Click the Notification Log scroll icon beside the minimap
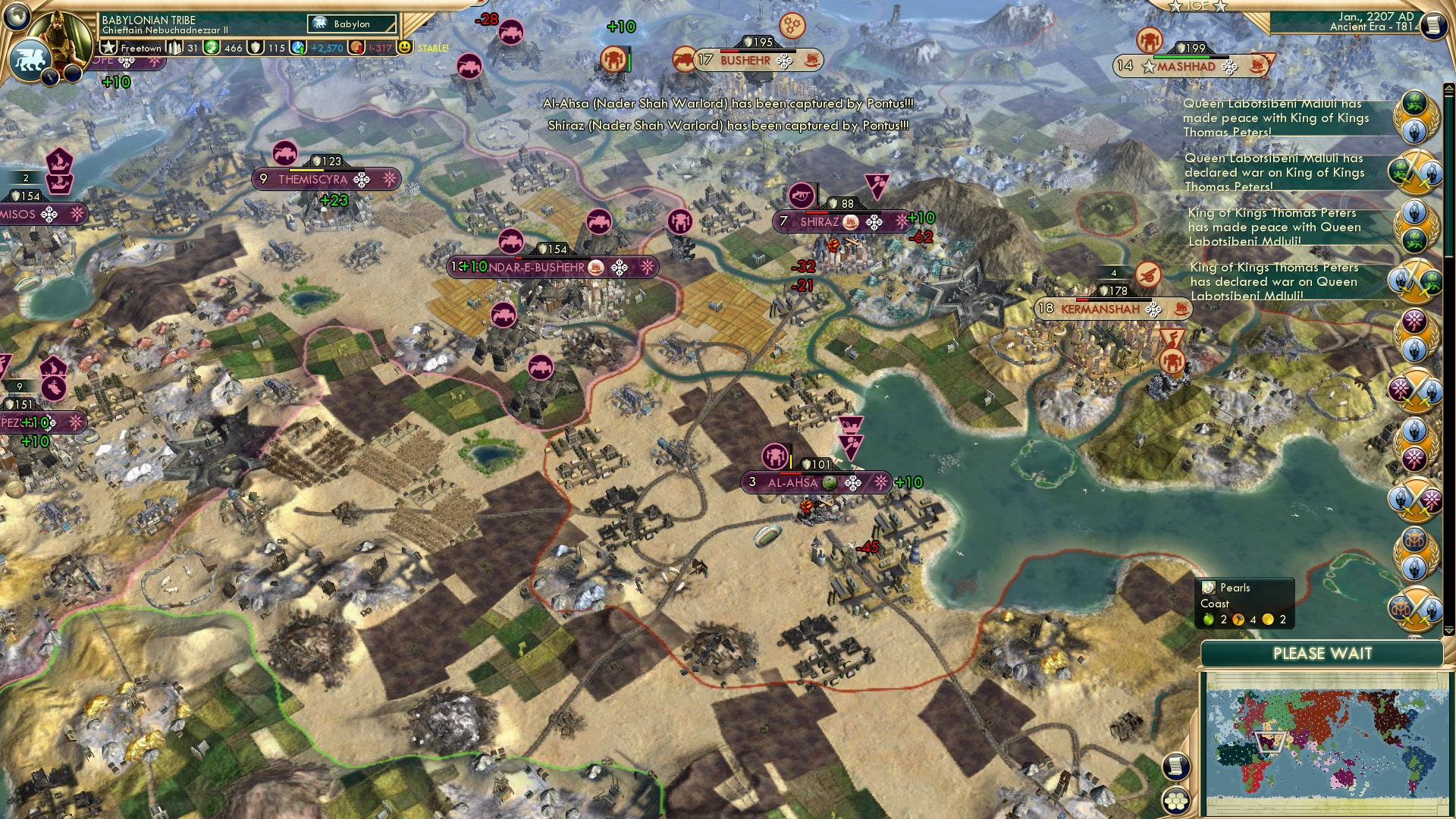The width and height of the screenshot is (1456, 819). 1175,766
